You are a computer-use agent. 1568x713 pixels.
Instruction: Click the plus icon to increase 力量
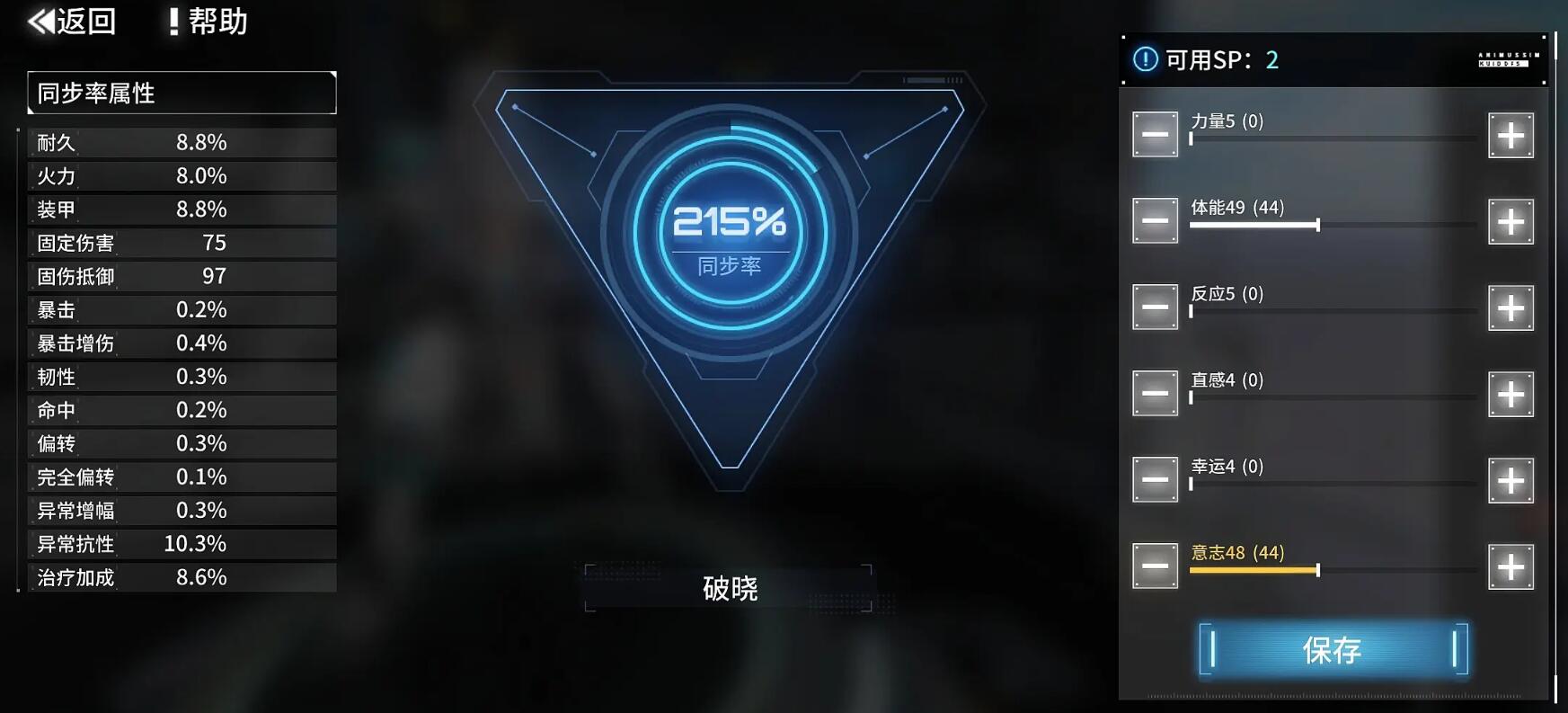point(1510,134)
